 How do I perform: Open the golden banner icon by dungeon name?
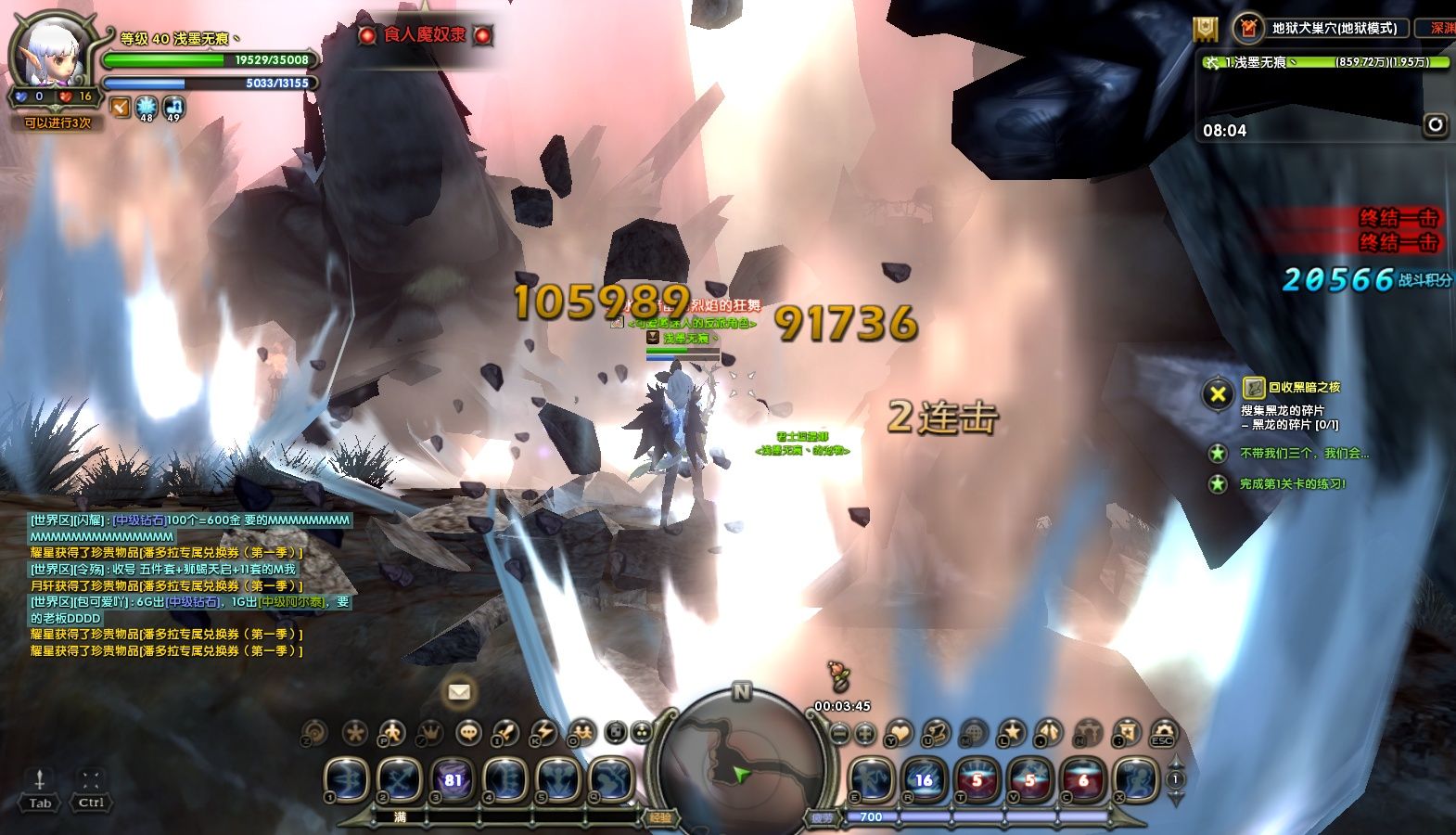1205,29
